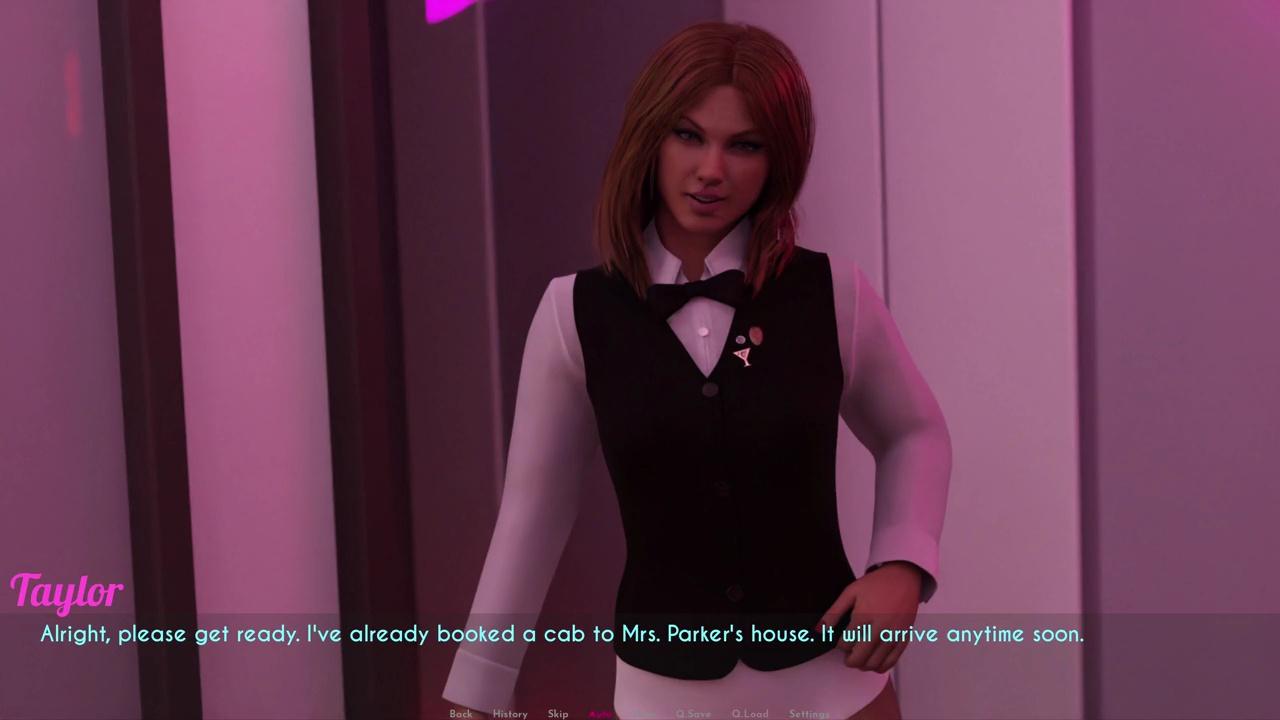Open the dialogue History log
This screenshot has width=1280, height=720.
510,713
